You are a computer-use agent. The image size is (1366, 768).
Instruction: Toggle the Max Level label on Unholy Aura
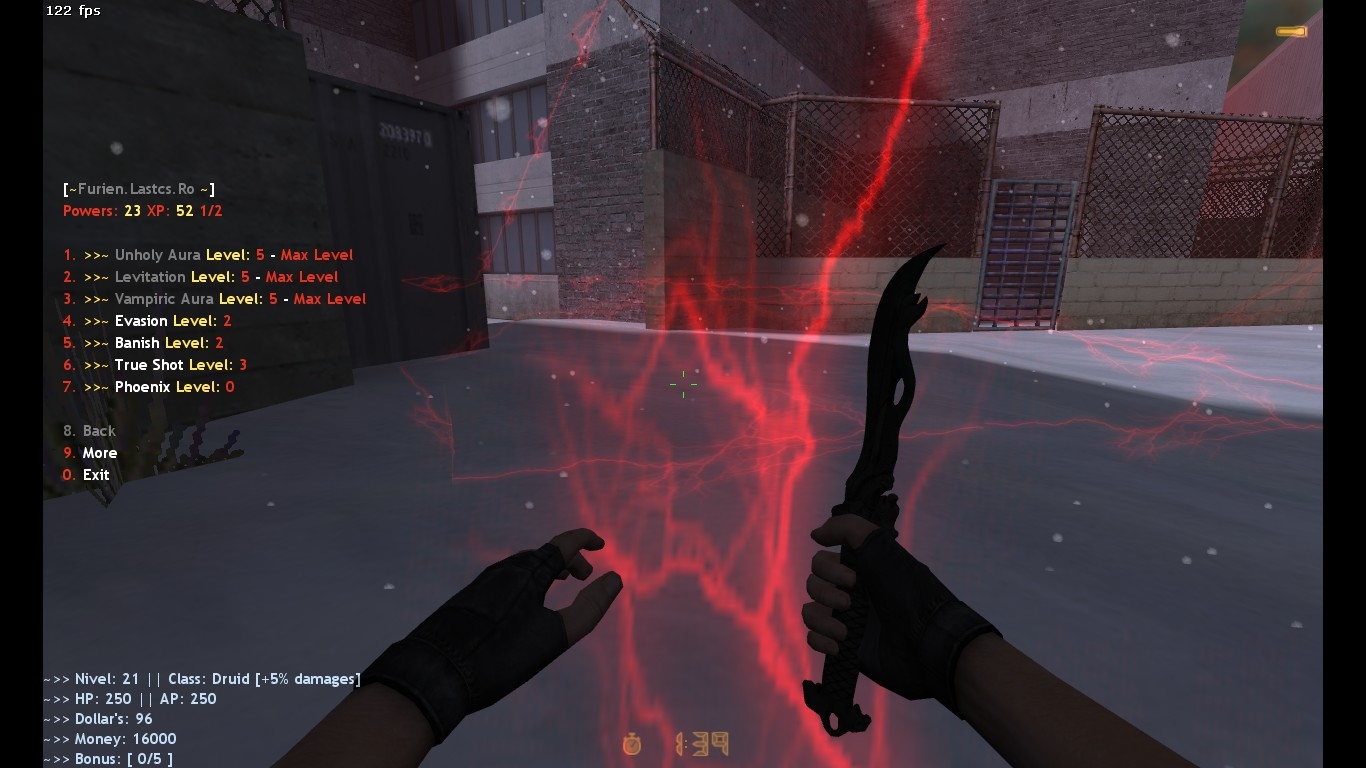tap(316, 254)
